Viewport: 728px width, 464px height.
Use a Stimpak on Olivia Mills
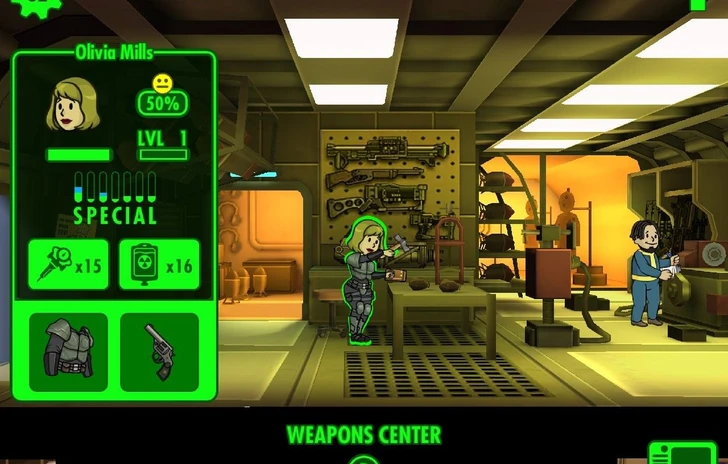68,265
